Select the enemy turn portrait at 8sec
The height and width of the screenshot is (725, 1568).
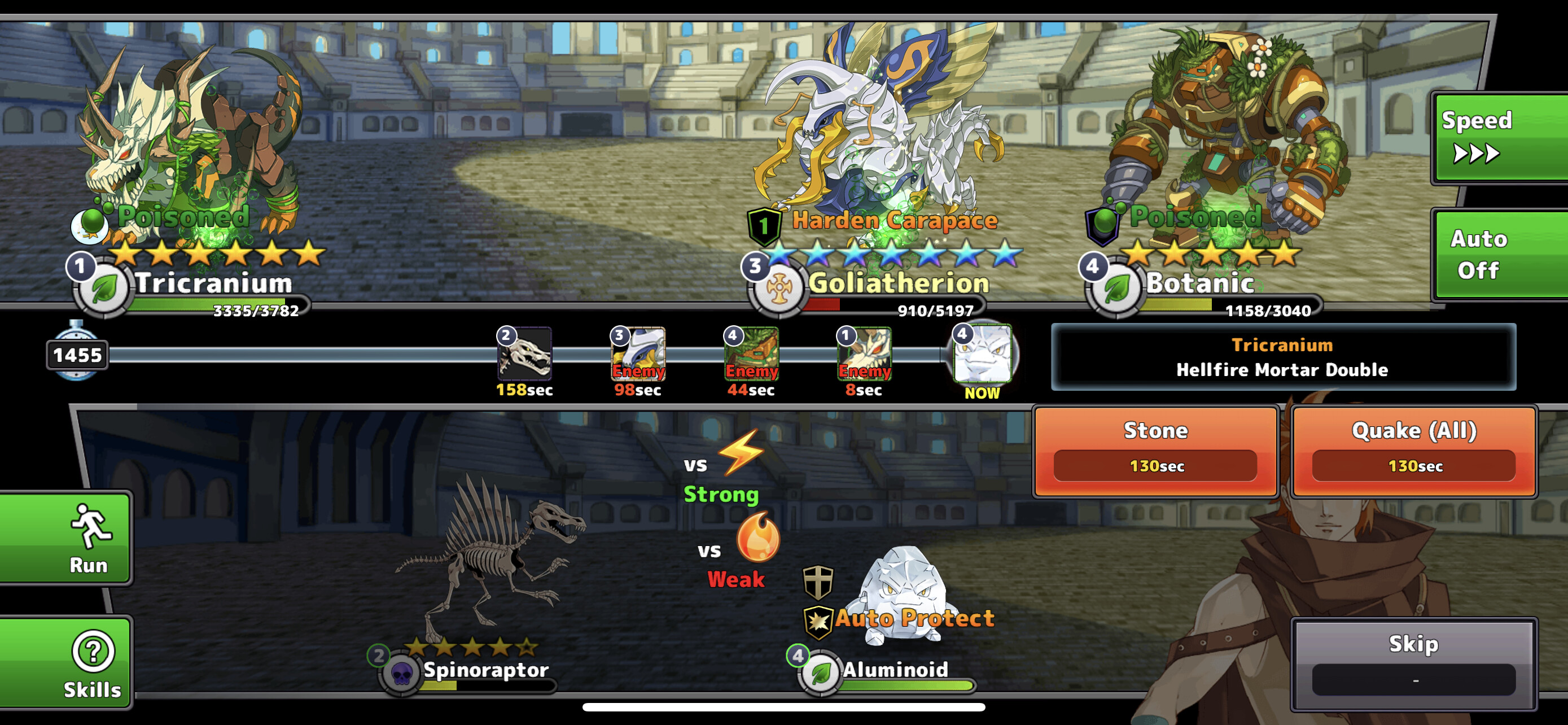coord(864,353)
